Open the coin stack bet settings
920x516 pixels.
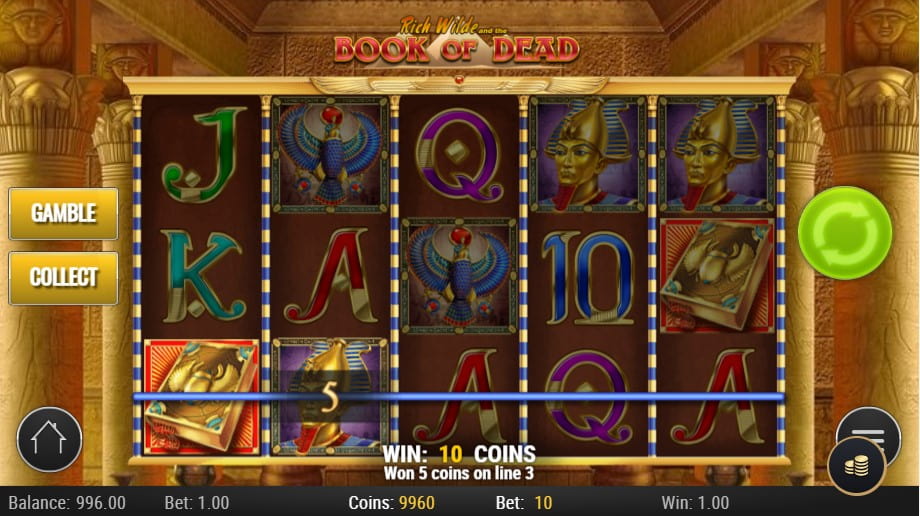coord(857,466)
